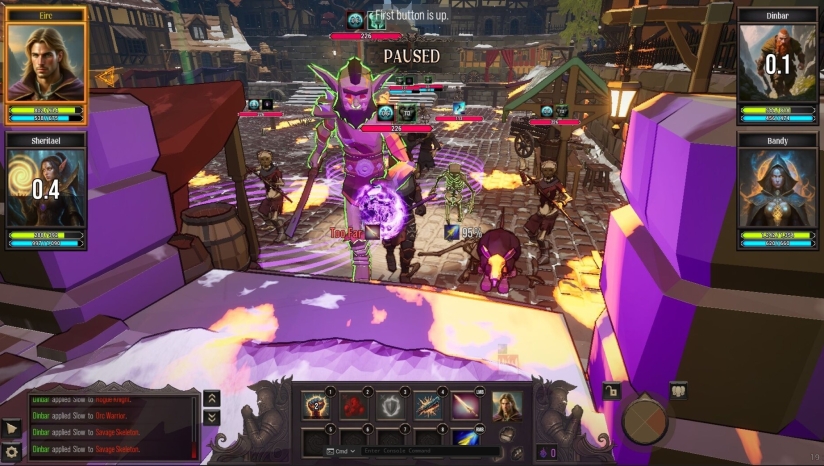Screen dimensions: 824x466
Task: Select Dinbar's party portrait
Action: 778,62
